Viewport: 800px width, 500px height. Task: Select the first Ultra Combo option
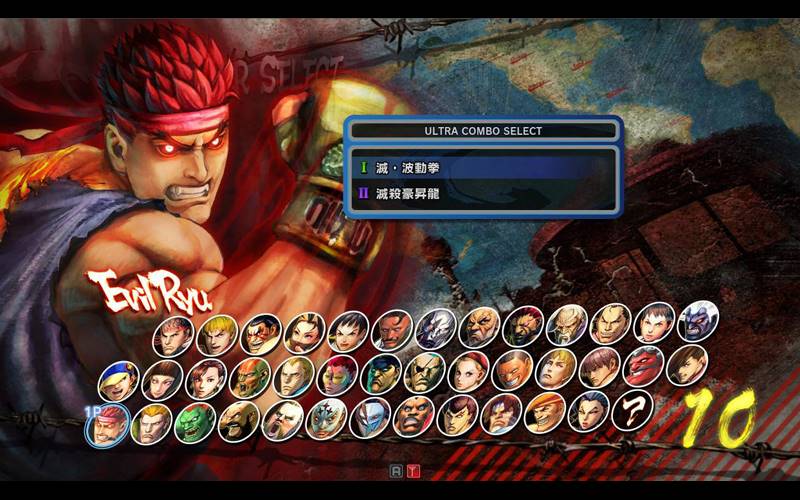(x=482, y=168)
